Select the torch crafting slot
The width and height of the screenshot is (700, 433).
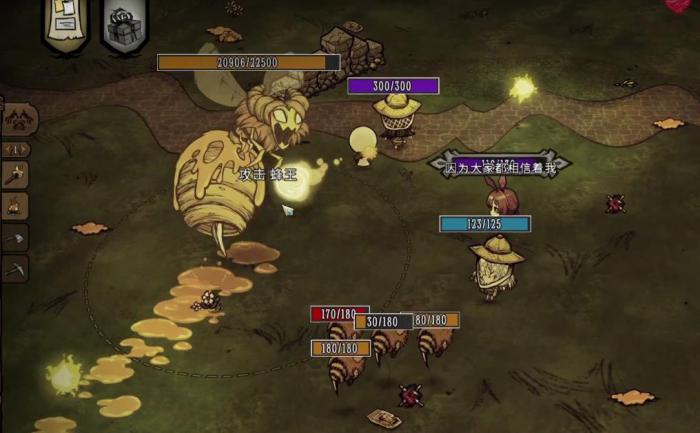(x=15, y=174)
